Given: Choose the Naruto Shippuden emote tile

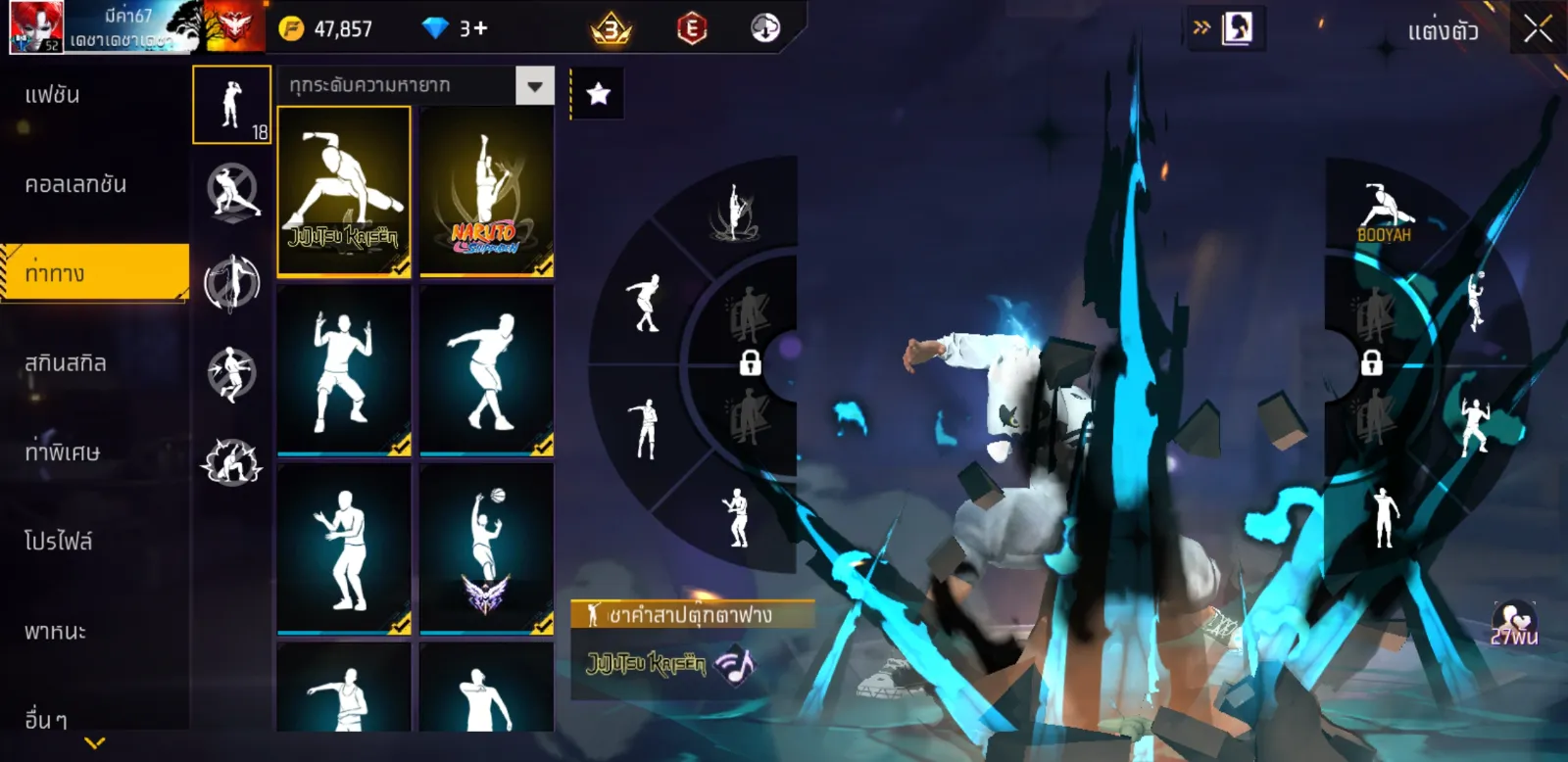Looking at the screenshot, I should tap(486, 191).
